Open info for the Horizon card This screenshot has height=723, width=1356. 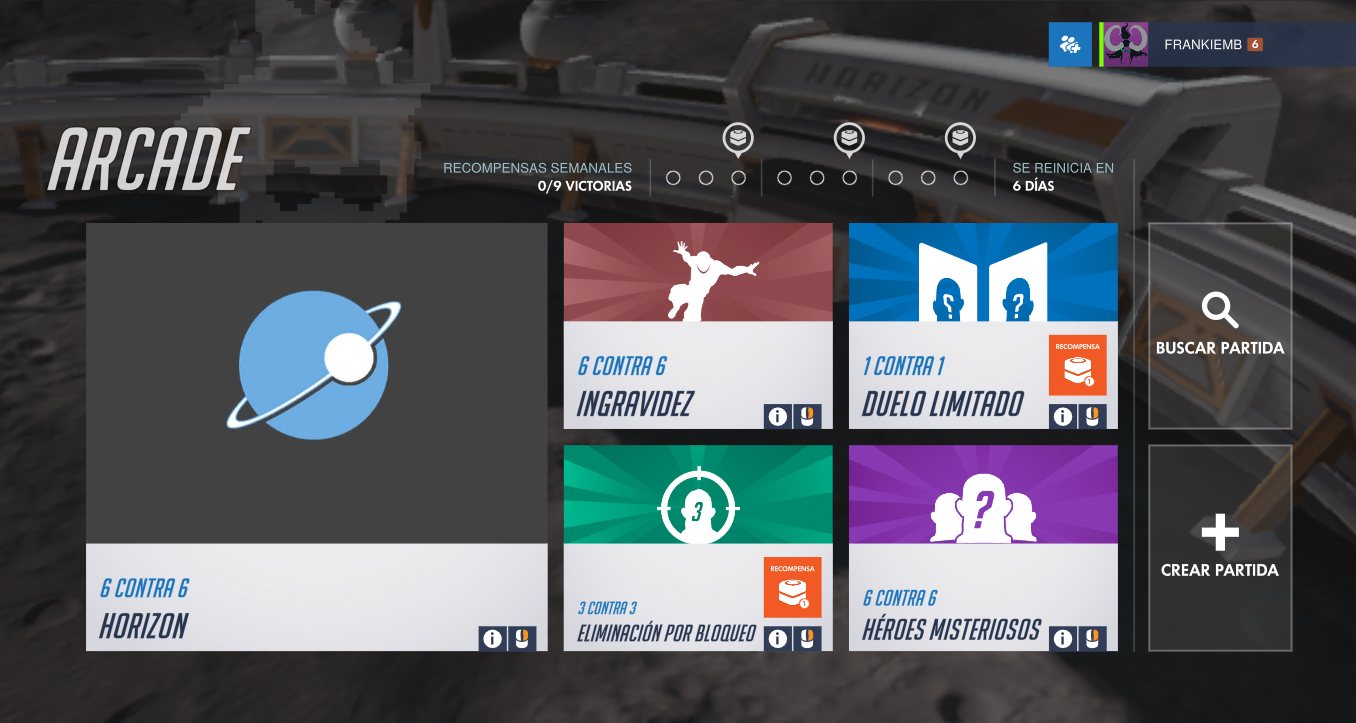point(492,638)
